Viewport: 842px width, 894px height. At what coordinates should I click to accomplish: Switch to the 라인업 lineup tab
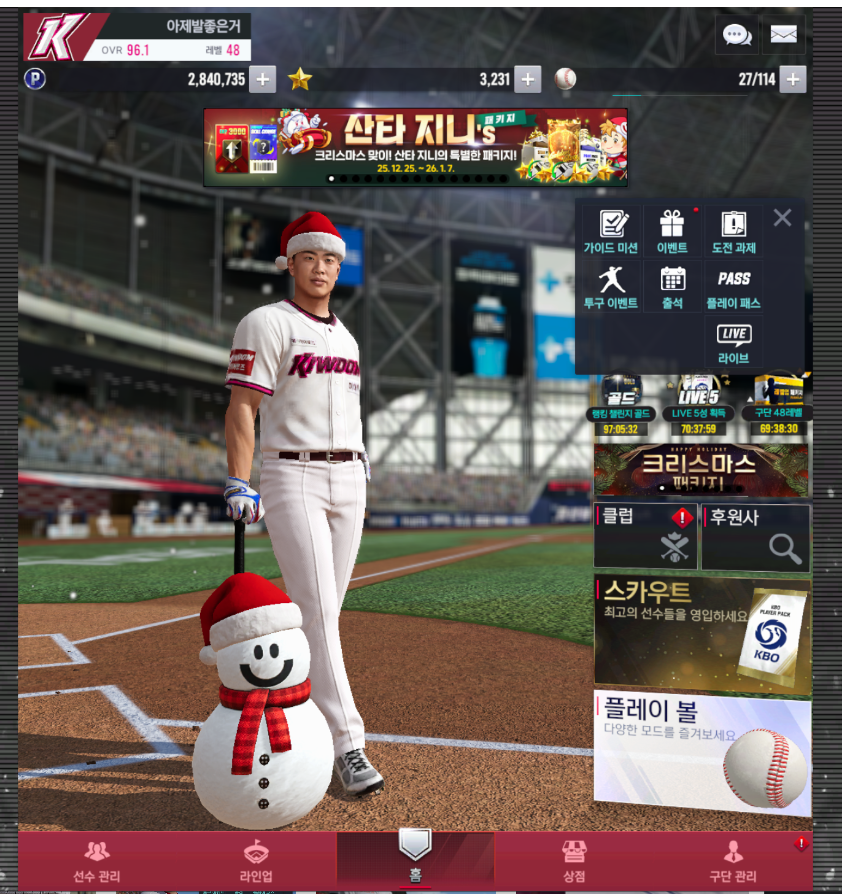(257, 862)
